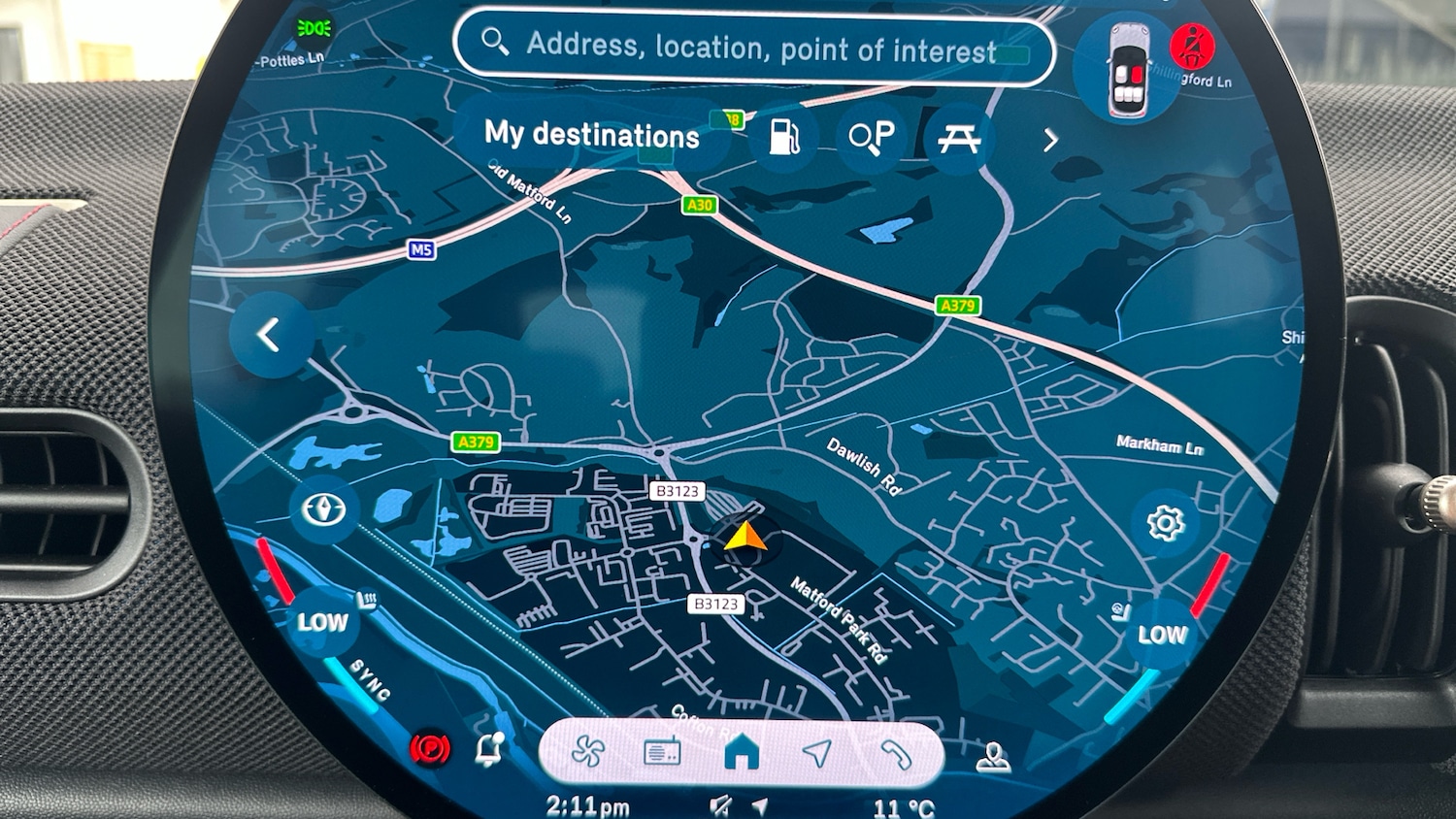
Task: Open notifications bell
Action: pyautogui.click(x=489, y=749)
